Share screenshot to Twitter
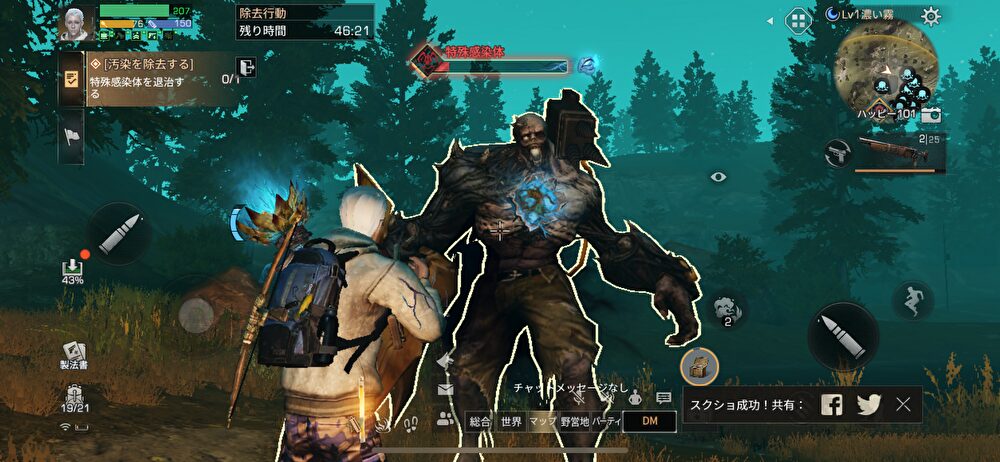 click(x=868, y=404)
